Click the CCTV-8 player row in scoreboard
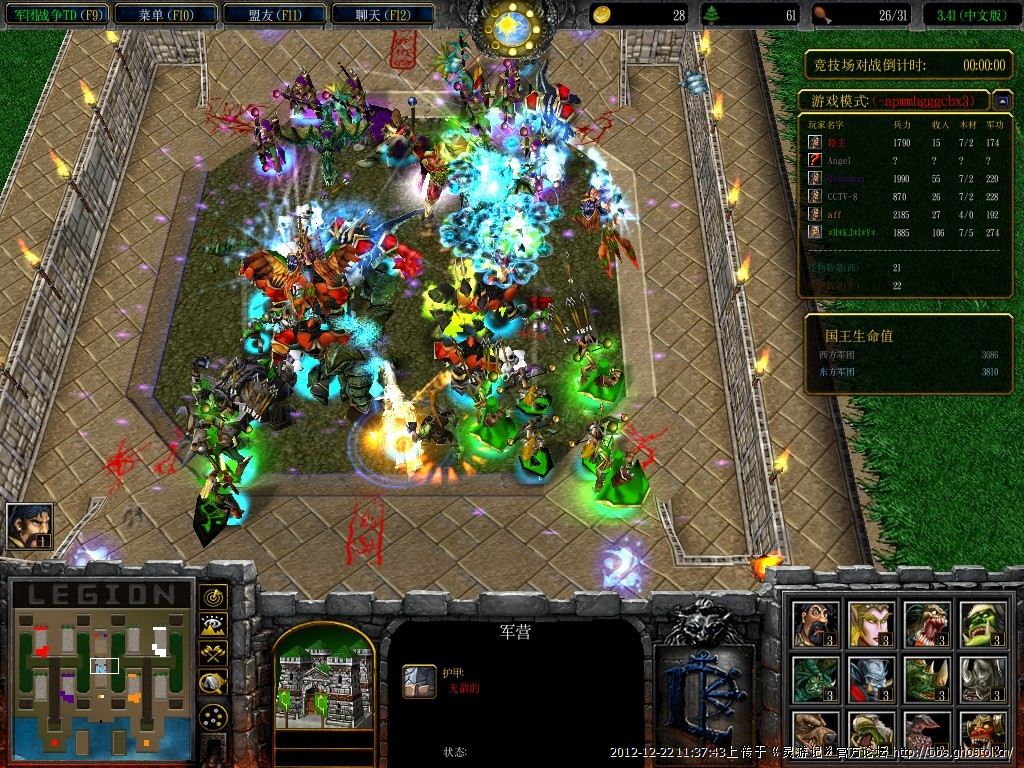This screenshot has width=1024, height=768. (x=900, y=196)
